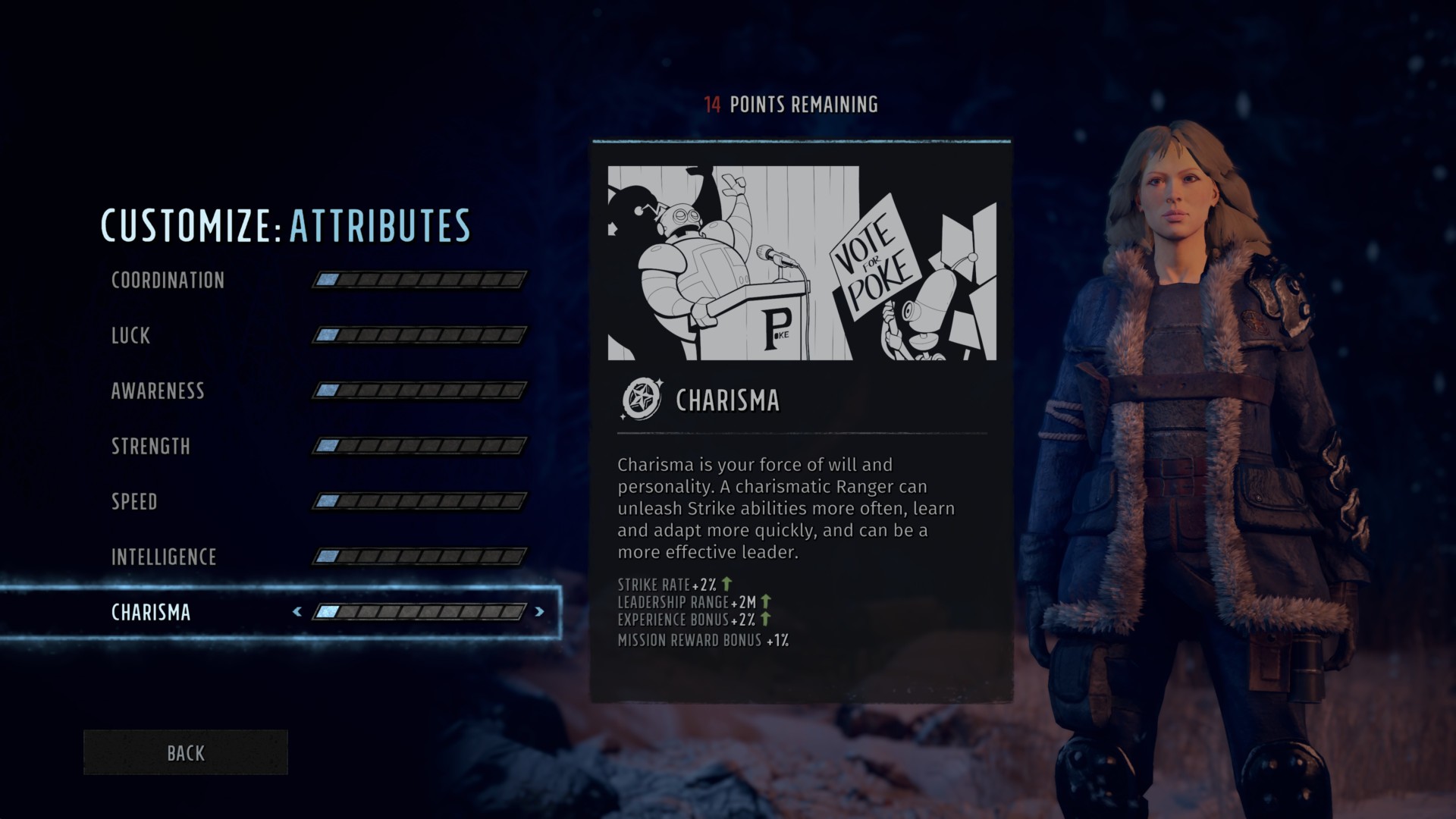Go back with the Back button
The image size is (1456, 819).
[186, 752]
